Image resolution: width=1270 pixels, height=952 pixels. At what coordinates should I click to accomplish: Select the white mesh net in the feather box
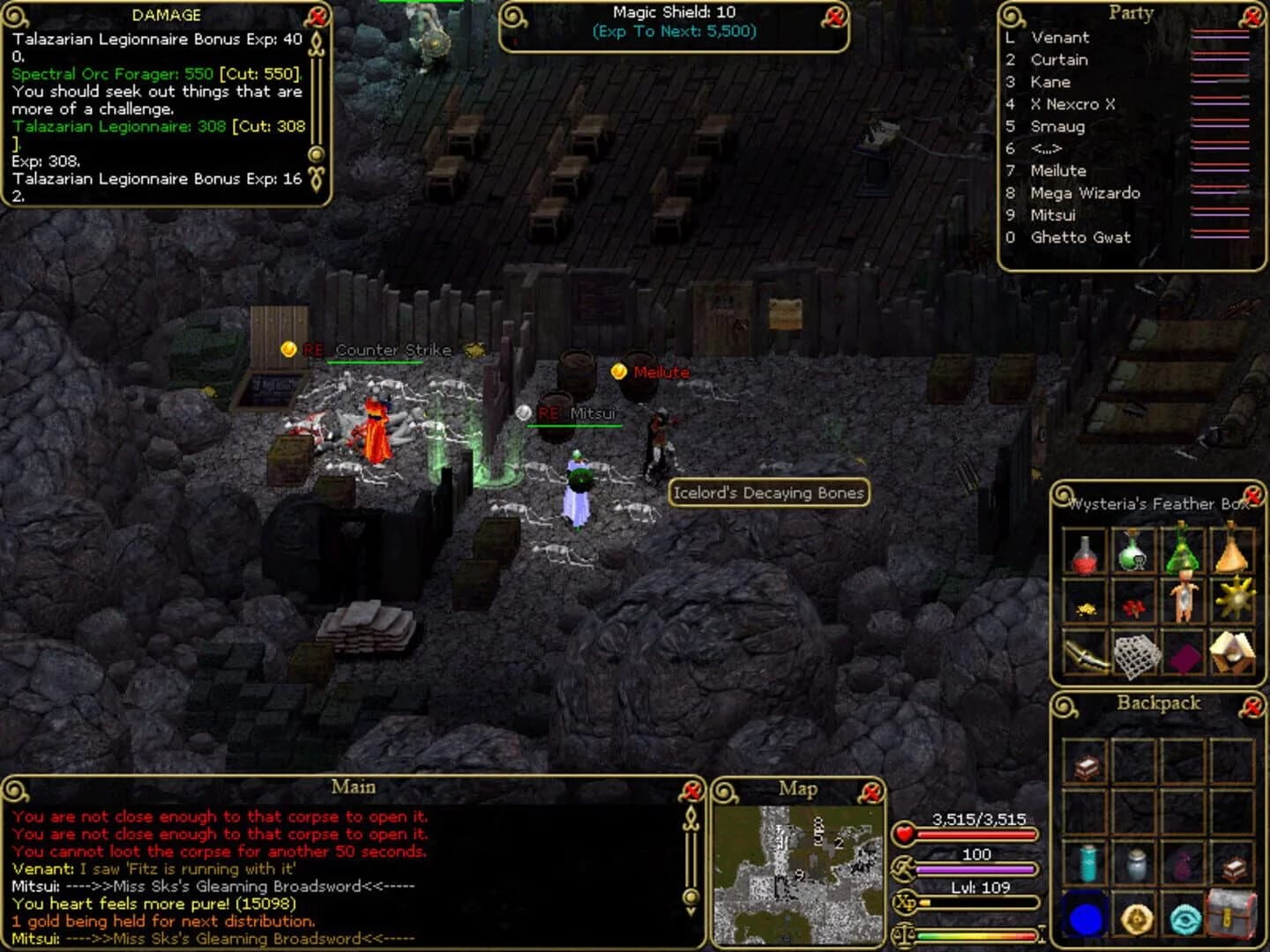[x=1137, y=658]
